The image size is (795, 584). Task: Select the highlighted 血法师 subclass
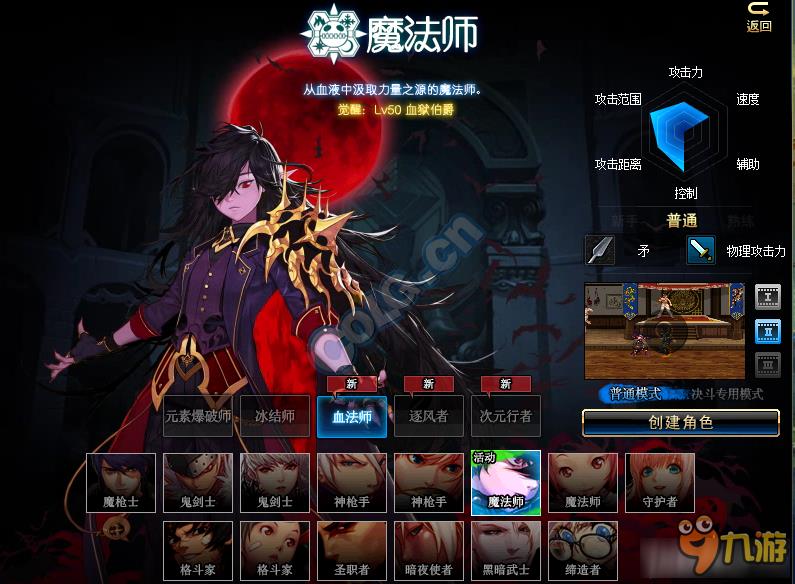[352, 417]
